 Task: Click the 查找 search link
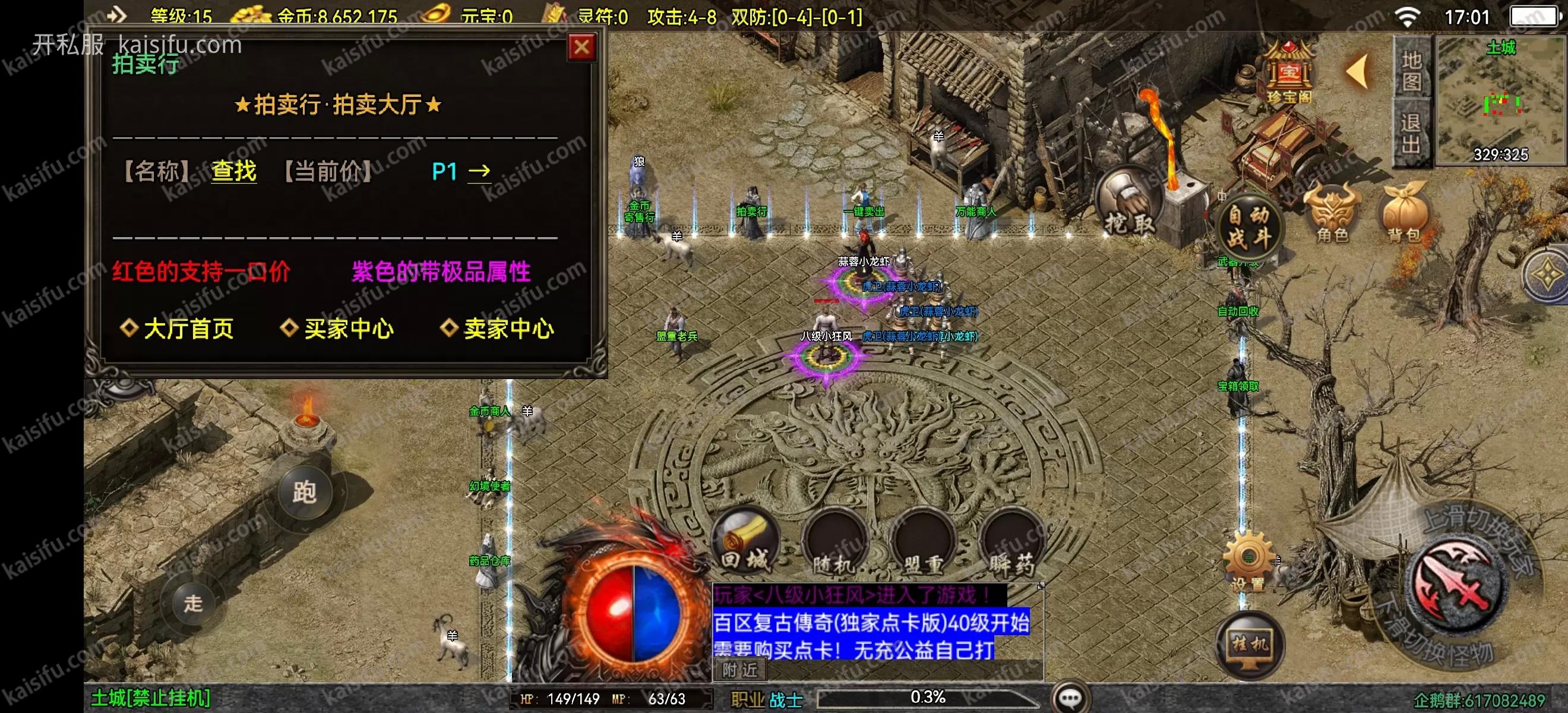(234, 171)
